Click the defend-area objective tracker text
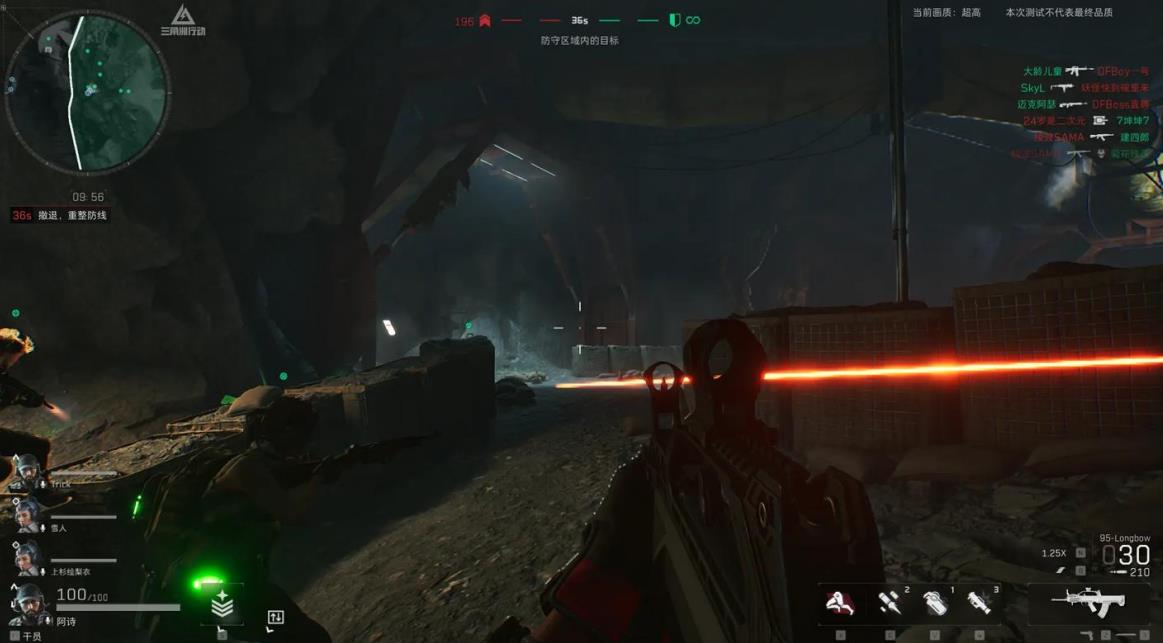 (x=579, y=41)
